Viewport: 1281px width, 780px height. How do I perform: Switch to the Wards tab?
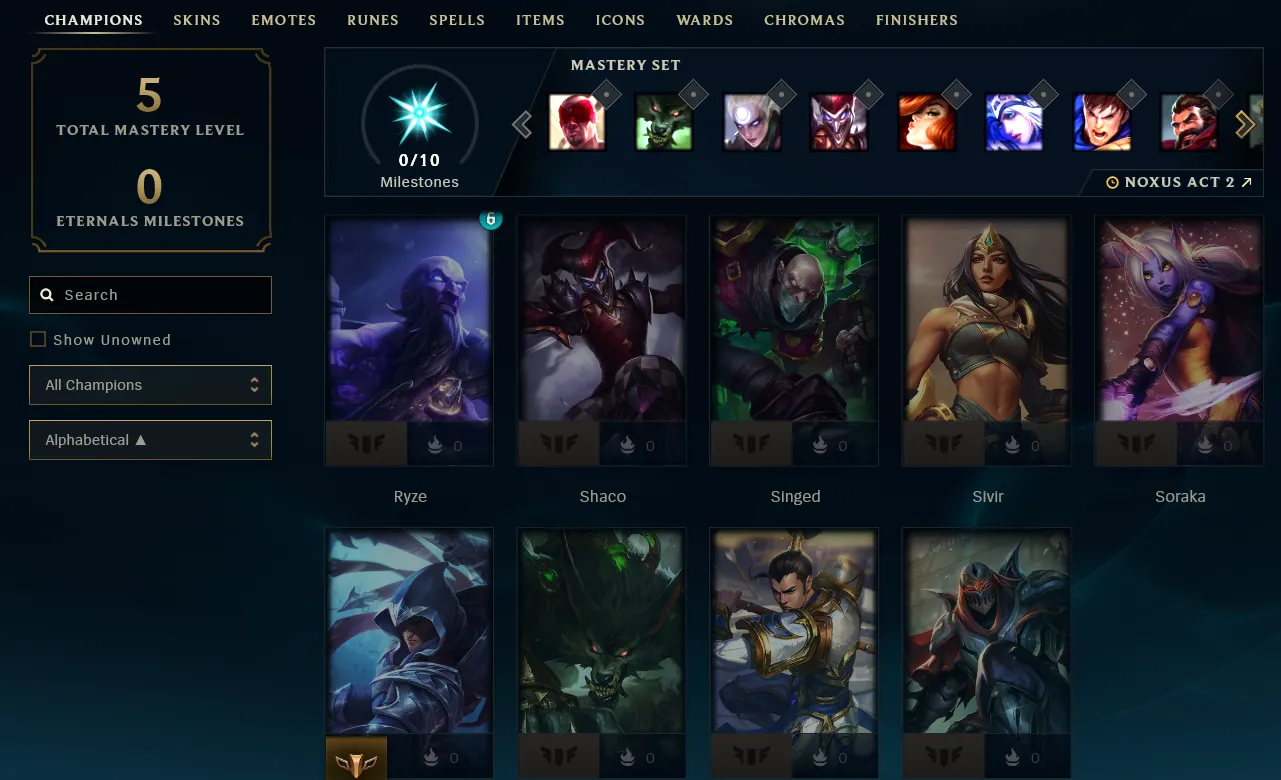click(704, 20)
